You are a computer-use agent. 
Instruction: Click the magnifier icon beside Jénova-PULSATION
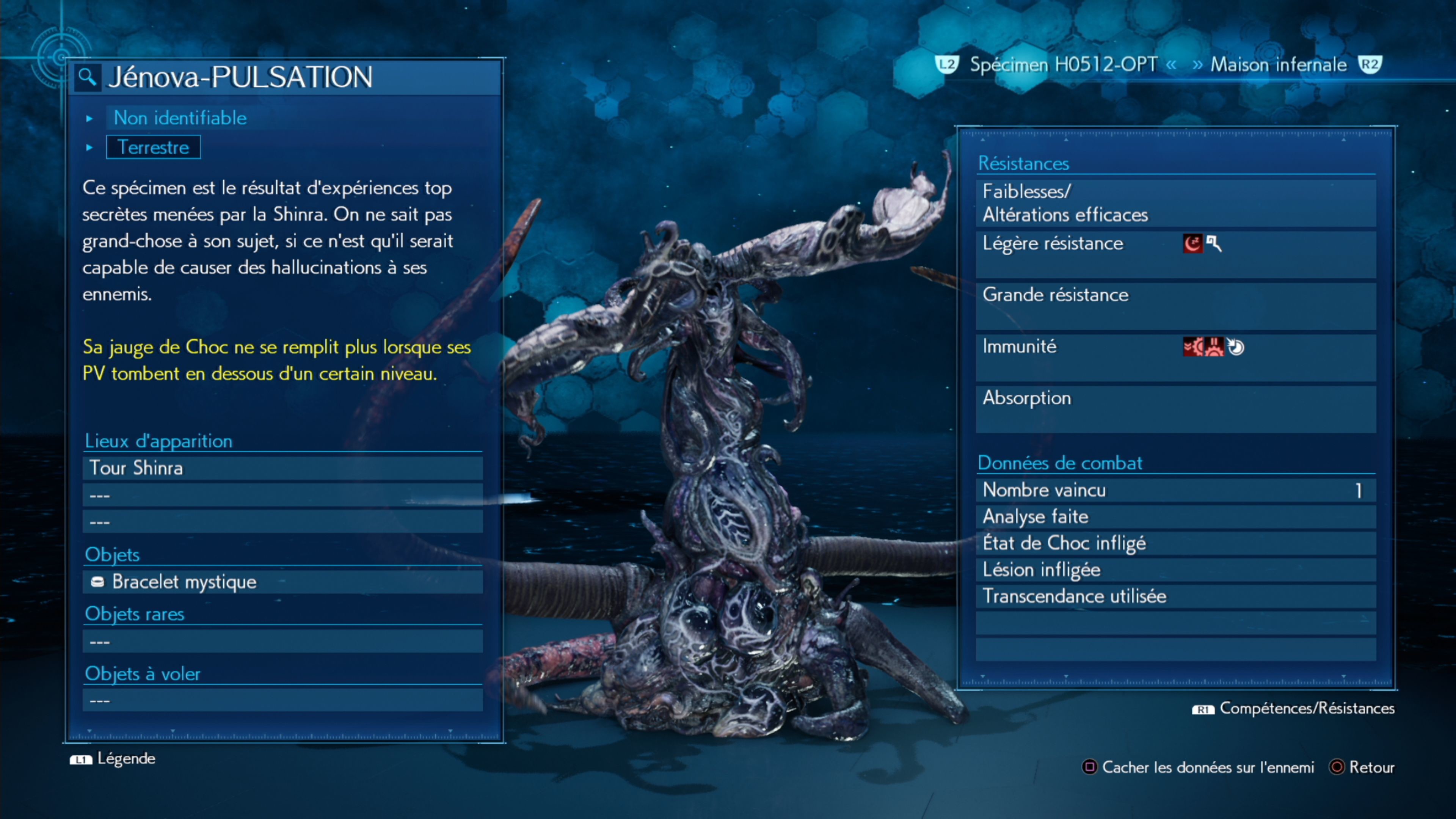(x=87, y=77)
